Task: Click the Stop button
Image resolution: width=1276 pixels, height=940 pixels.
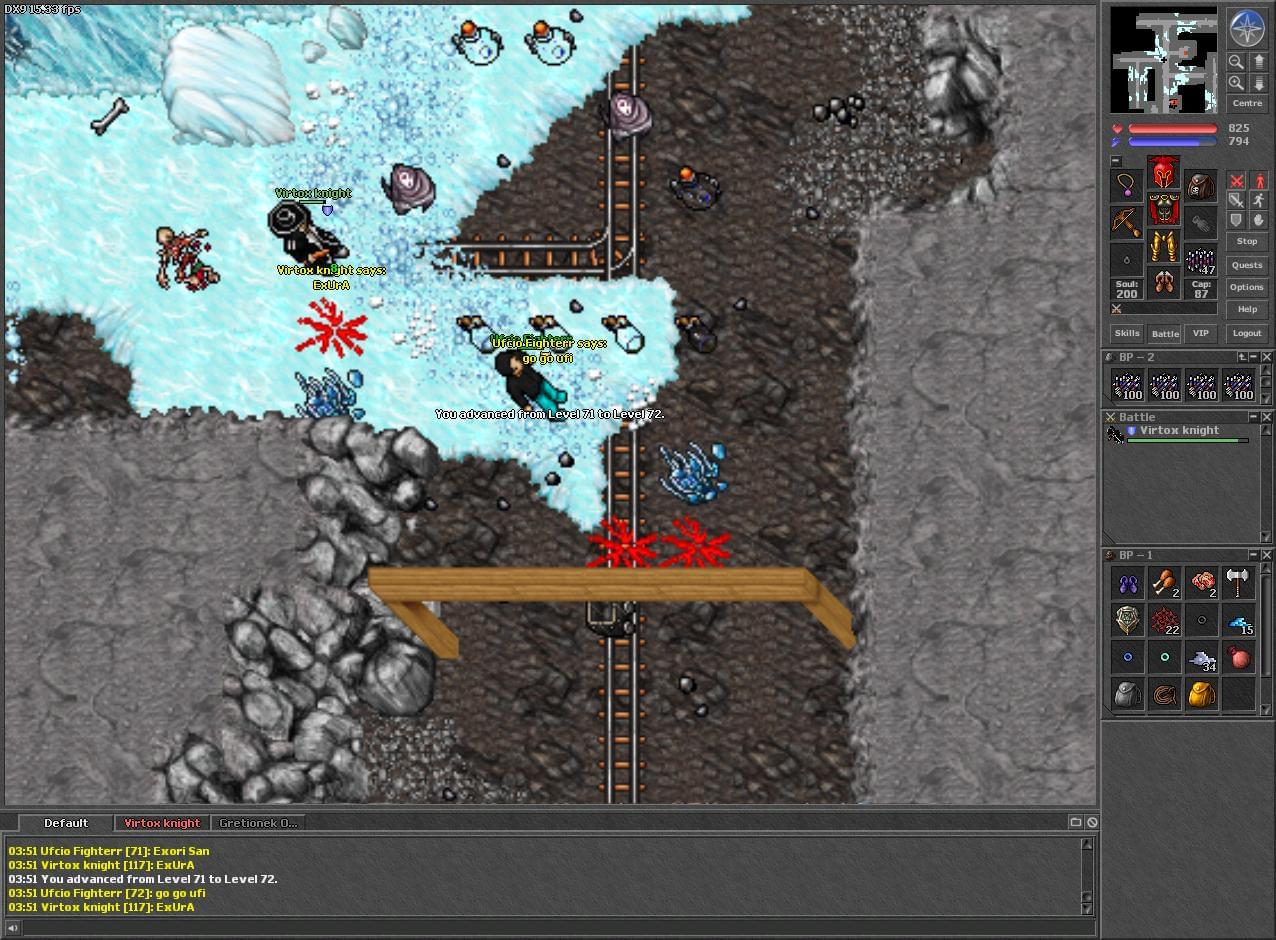Action: click(1246, 241)
